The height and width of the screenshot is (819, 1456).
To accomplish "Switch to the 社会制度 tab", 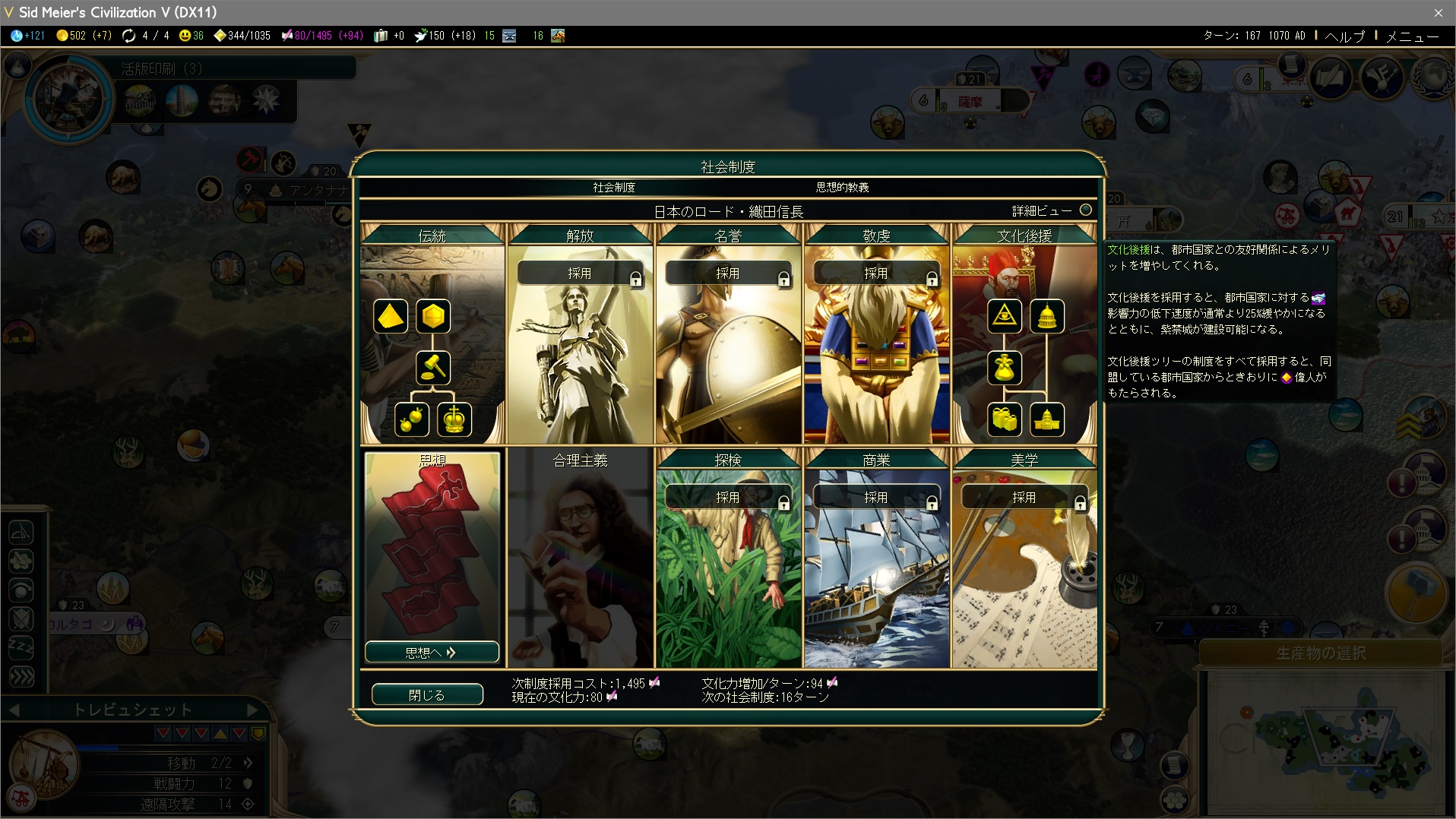I will point(614,187).
